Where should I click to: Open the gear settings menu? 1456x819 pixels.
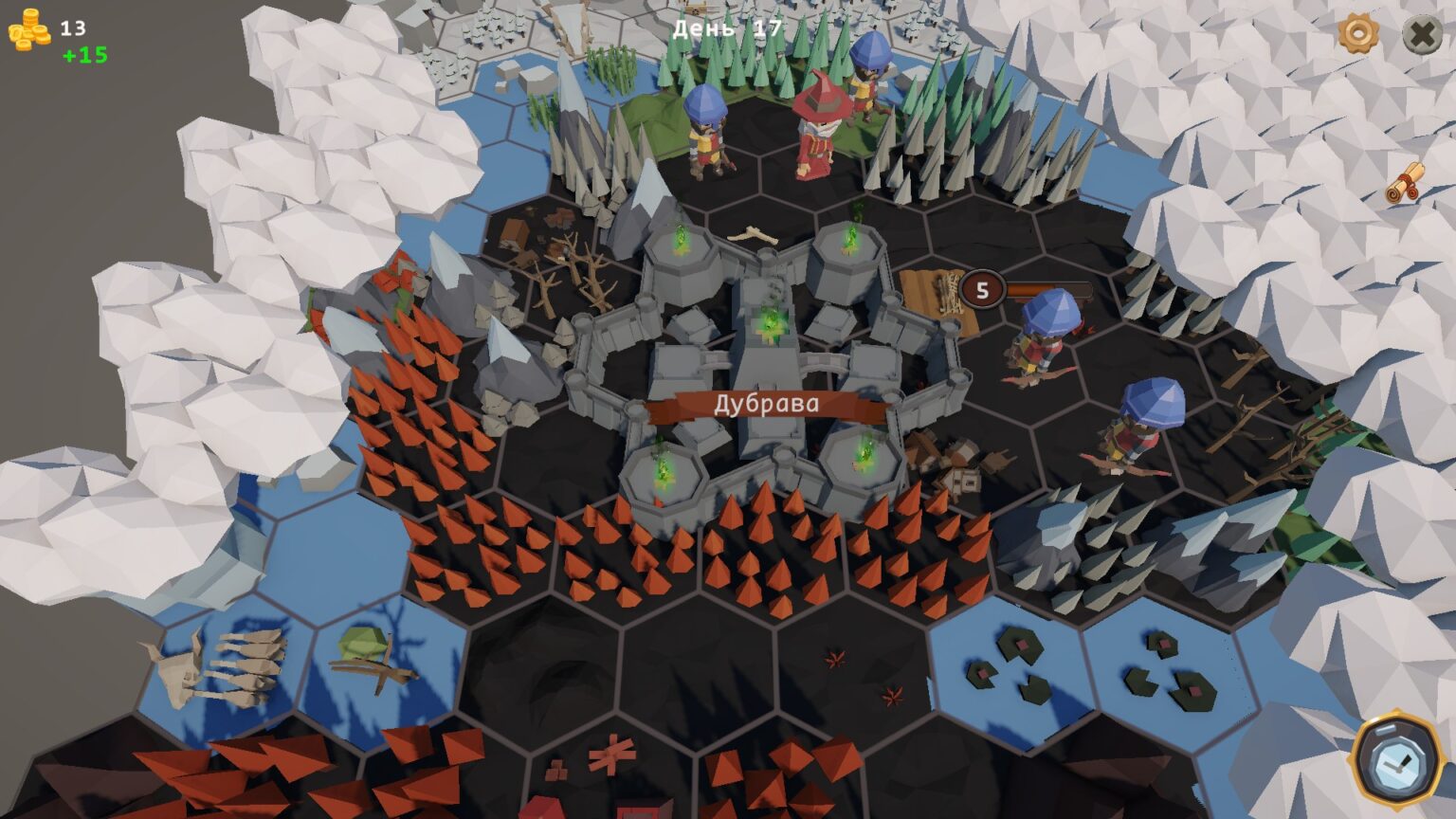click(1358, 34)
